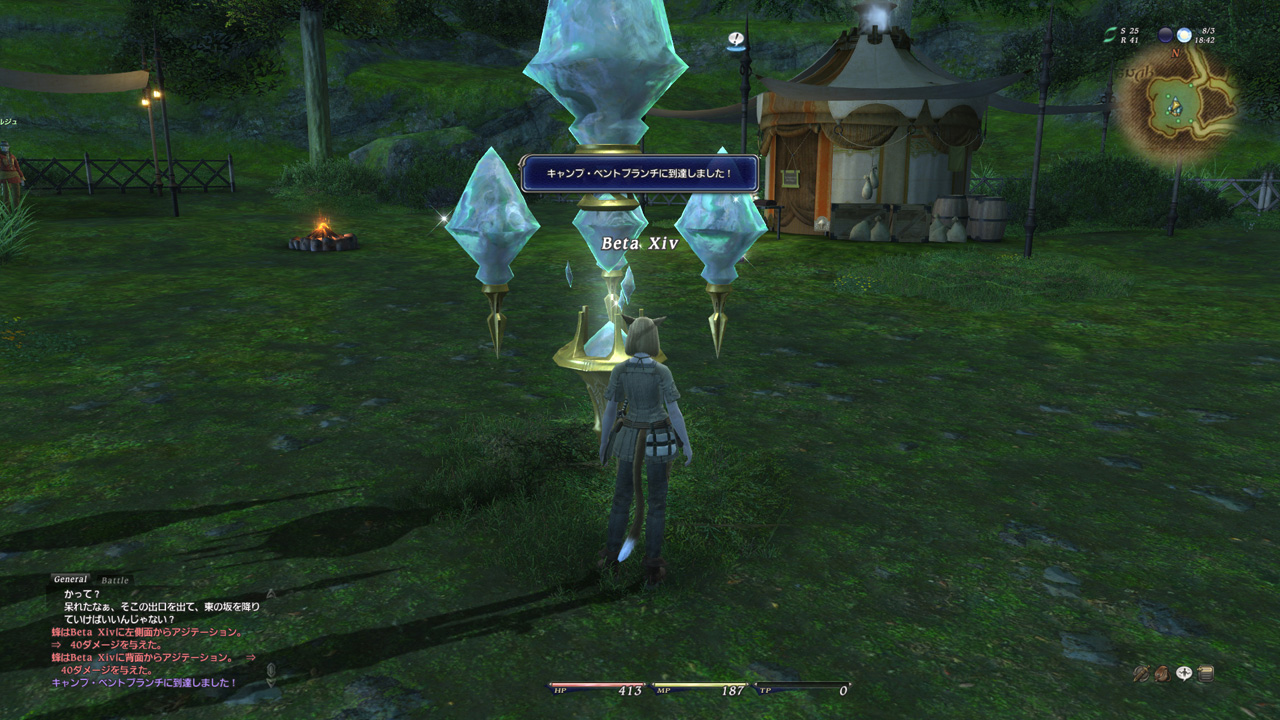This screenshot has width=1280, height=720.
Task: Select the aetheryte crystal marker on minimap
Action: pos(1176,106)
